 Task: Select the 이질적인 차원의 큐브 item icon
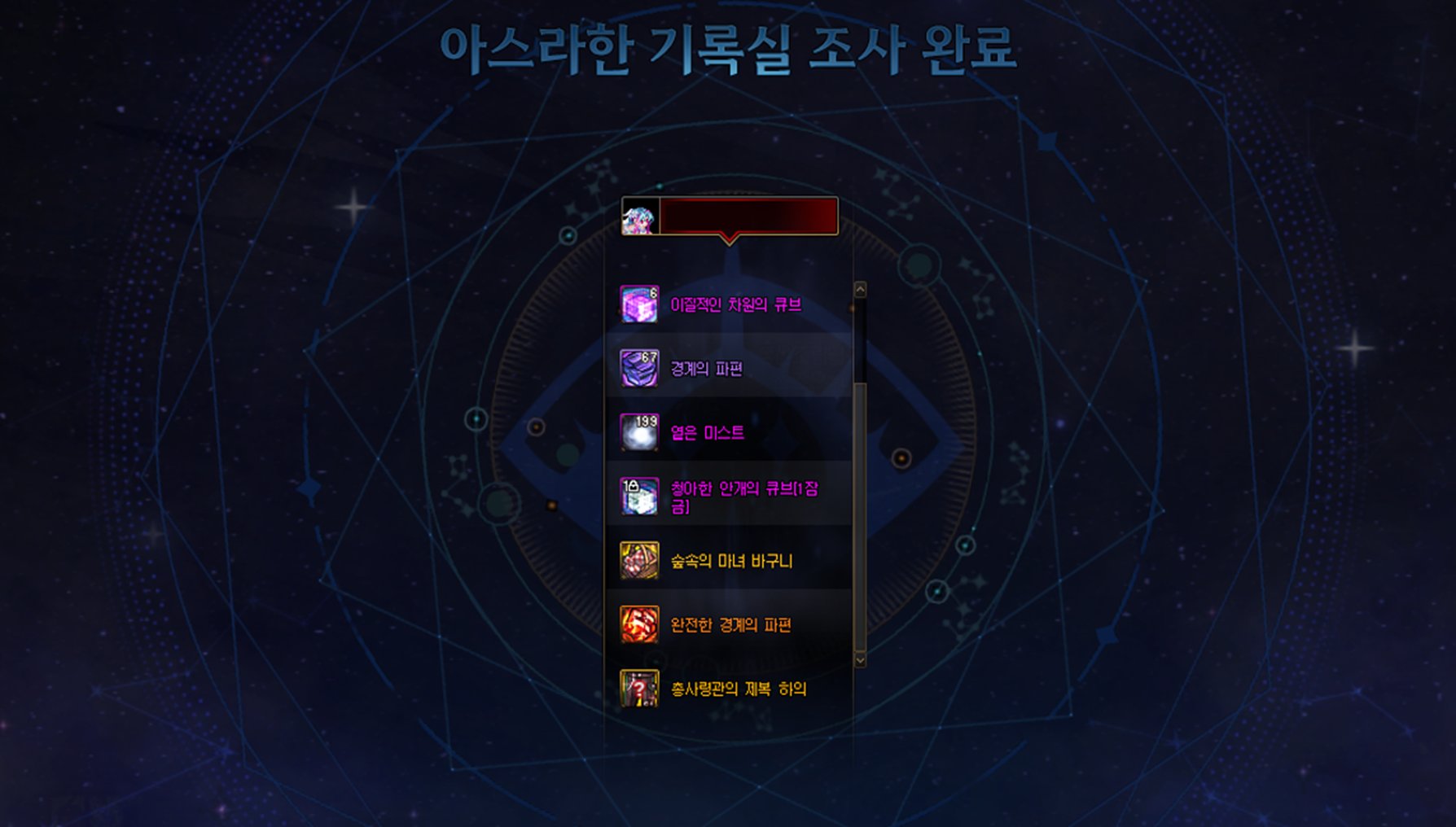pos(639,304)
